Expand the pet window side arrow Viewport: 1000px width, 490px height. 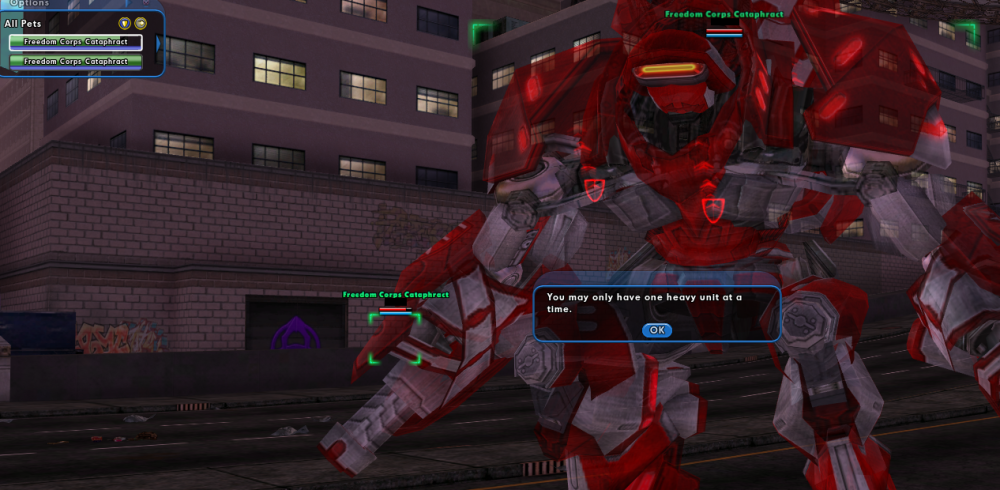tap(159, 43)
